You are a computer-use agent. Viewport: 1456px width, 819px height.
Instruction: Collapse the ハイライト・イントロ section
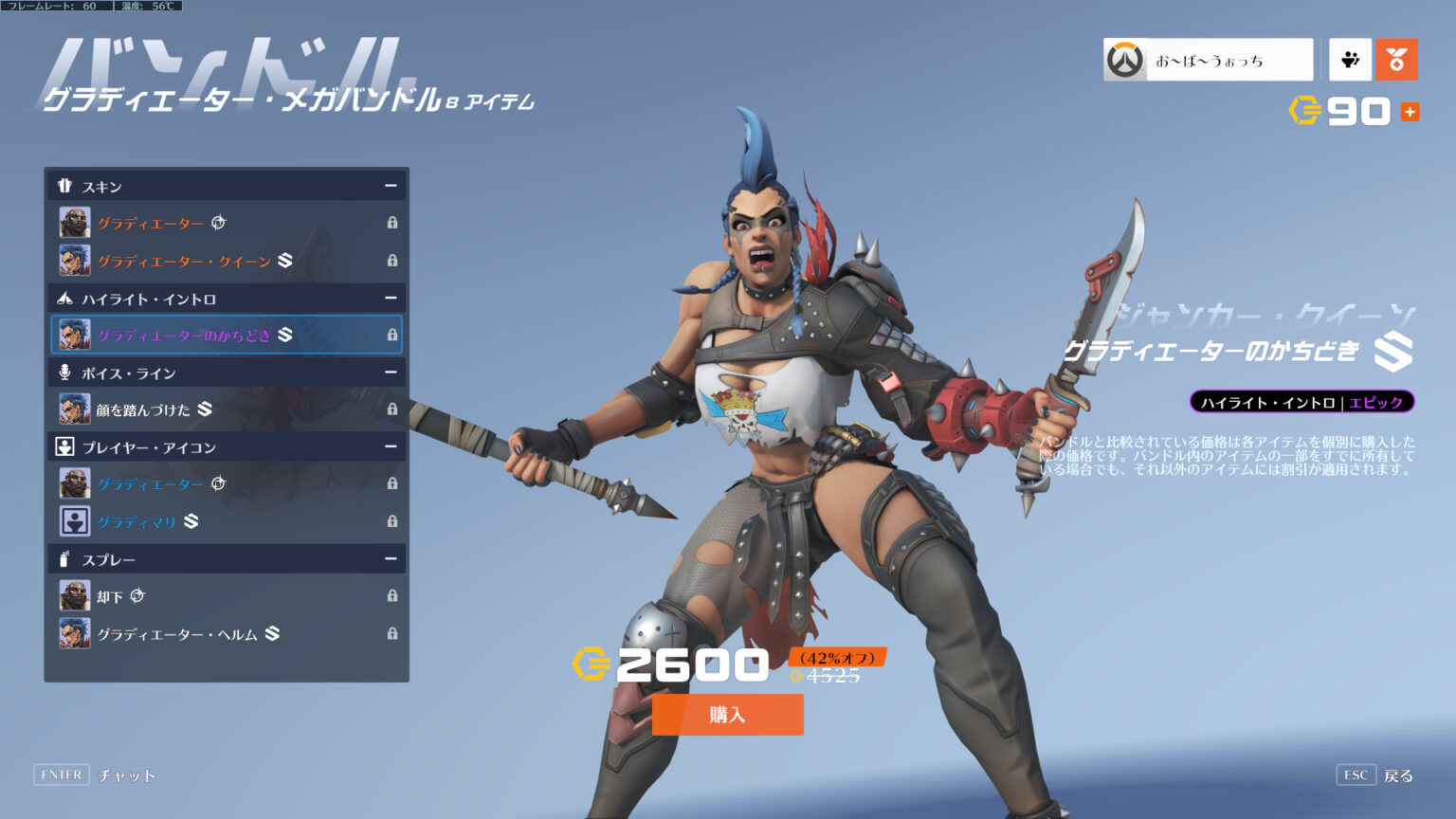coord(390,299)
